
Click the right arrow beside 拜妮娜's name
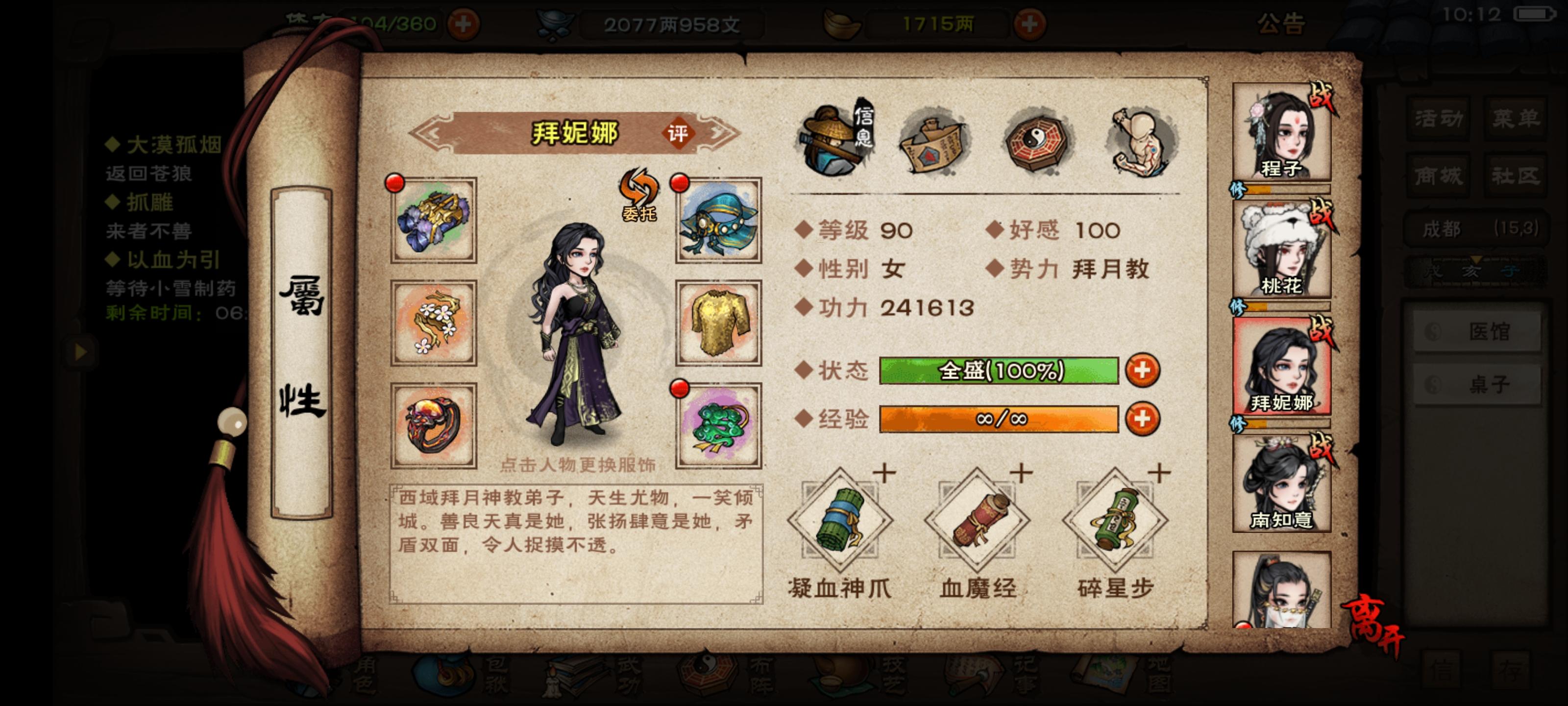tap(718, 133)
